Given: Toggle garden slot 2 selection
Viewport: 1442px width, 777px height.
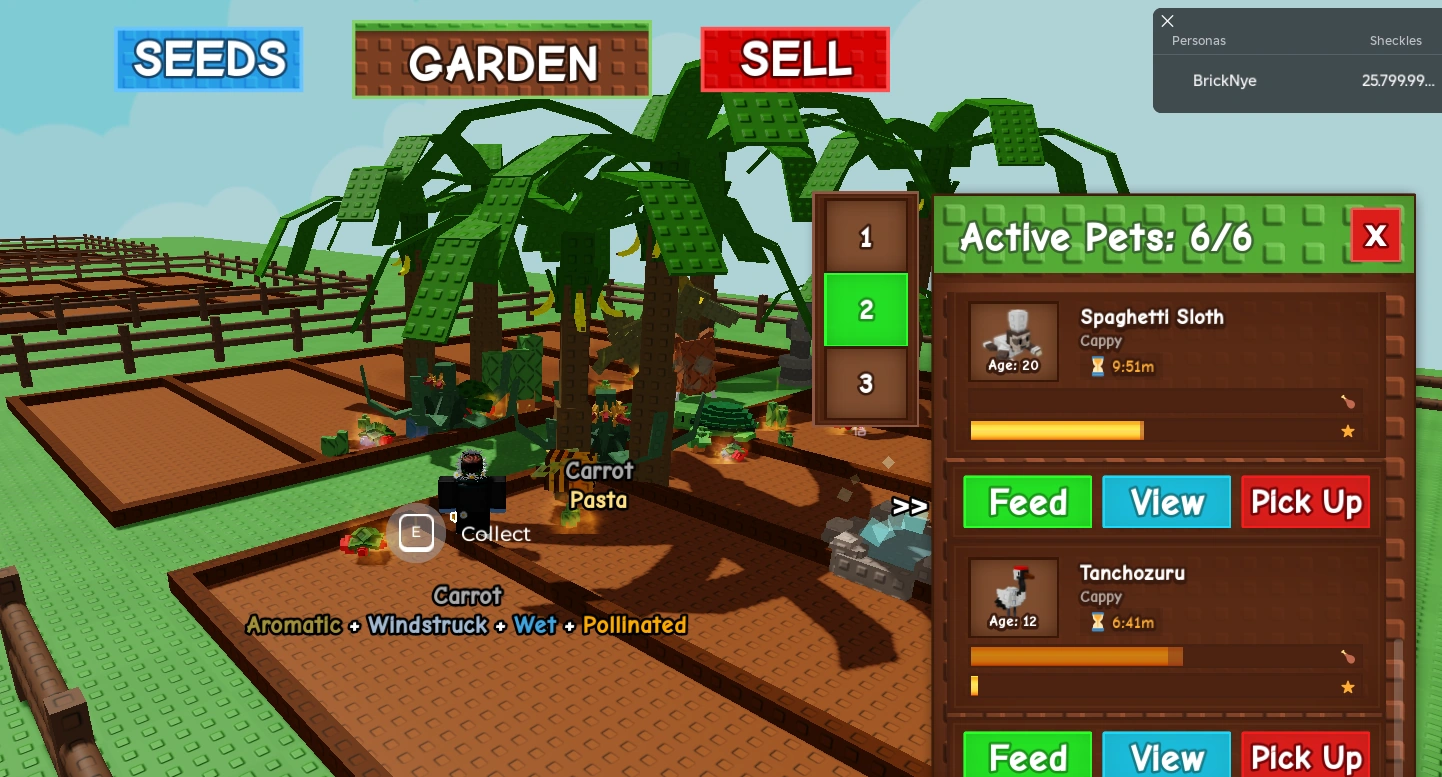Looking at the screenshot, I should click(x=866, y=310).
